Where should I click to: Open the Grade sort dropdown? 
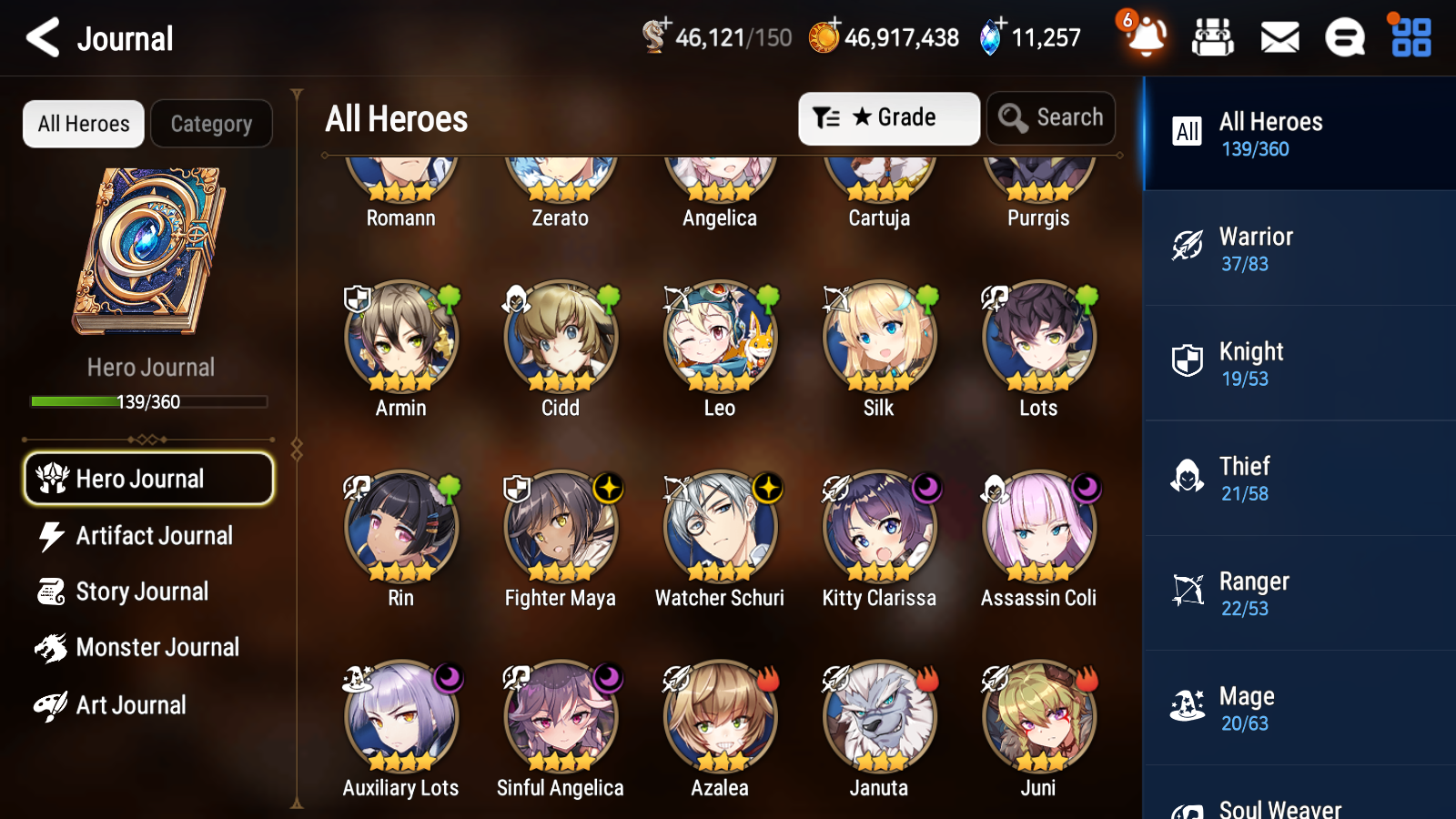pos(888,117)
